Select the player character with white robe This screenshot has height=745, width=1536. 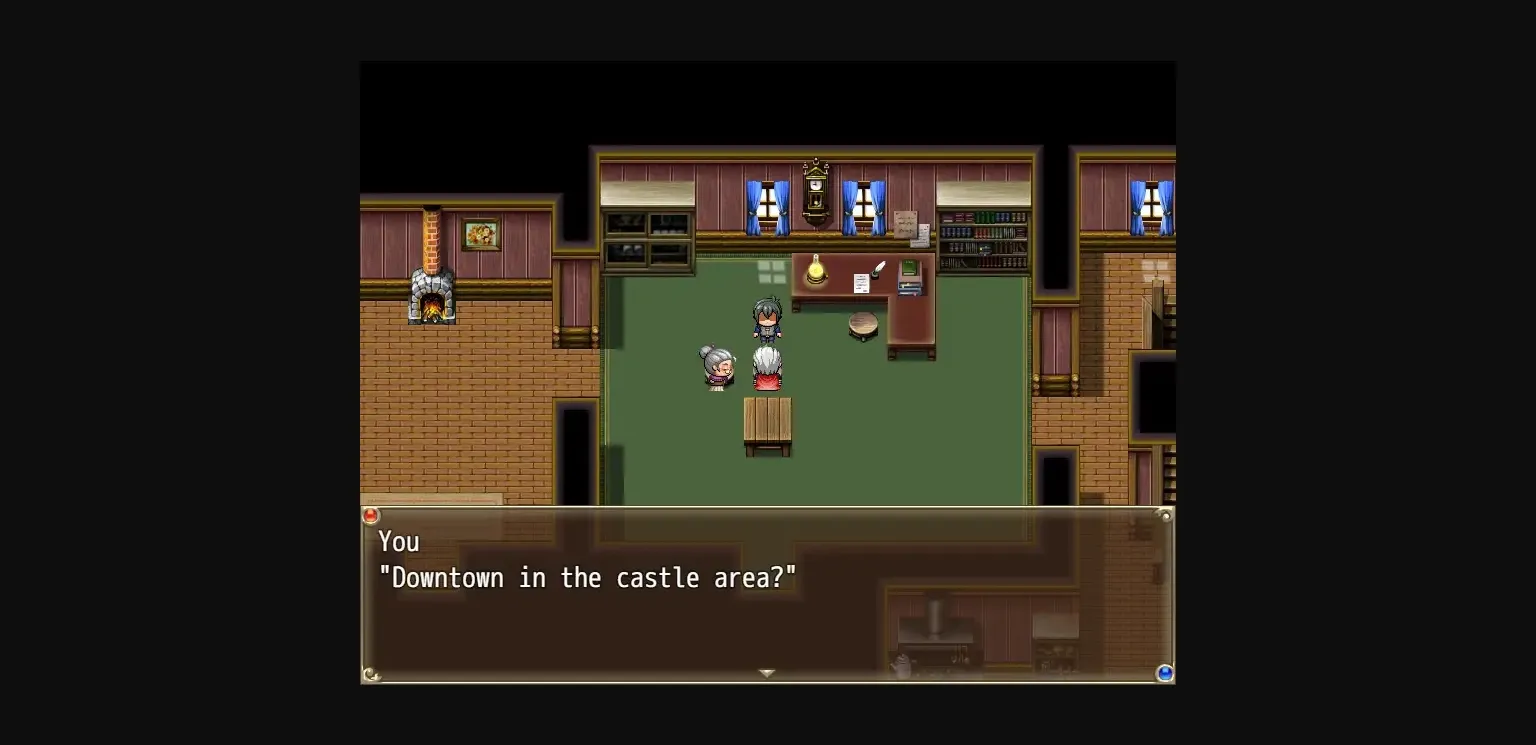click(766, 367)
